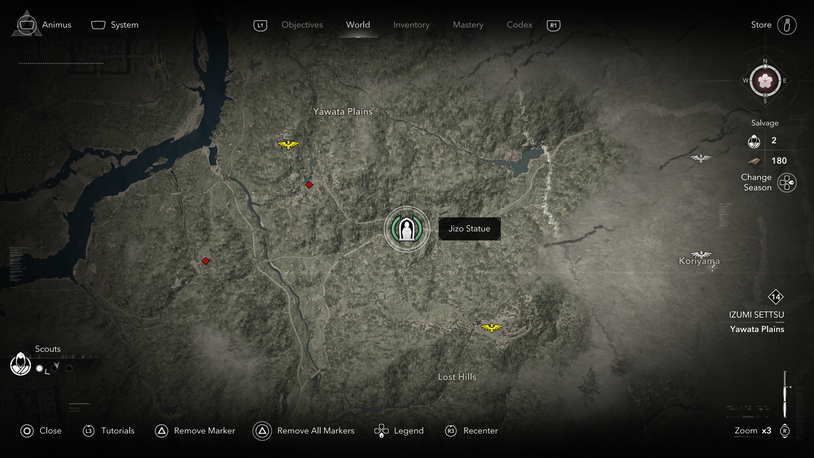814x458 pixels.
Task: Open the Store
Action: point(774,25)
